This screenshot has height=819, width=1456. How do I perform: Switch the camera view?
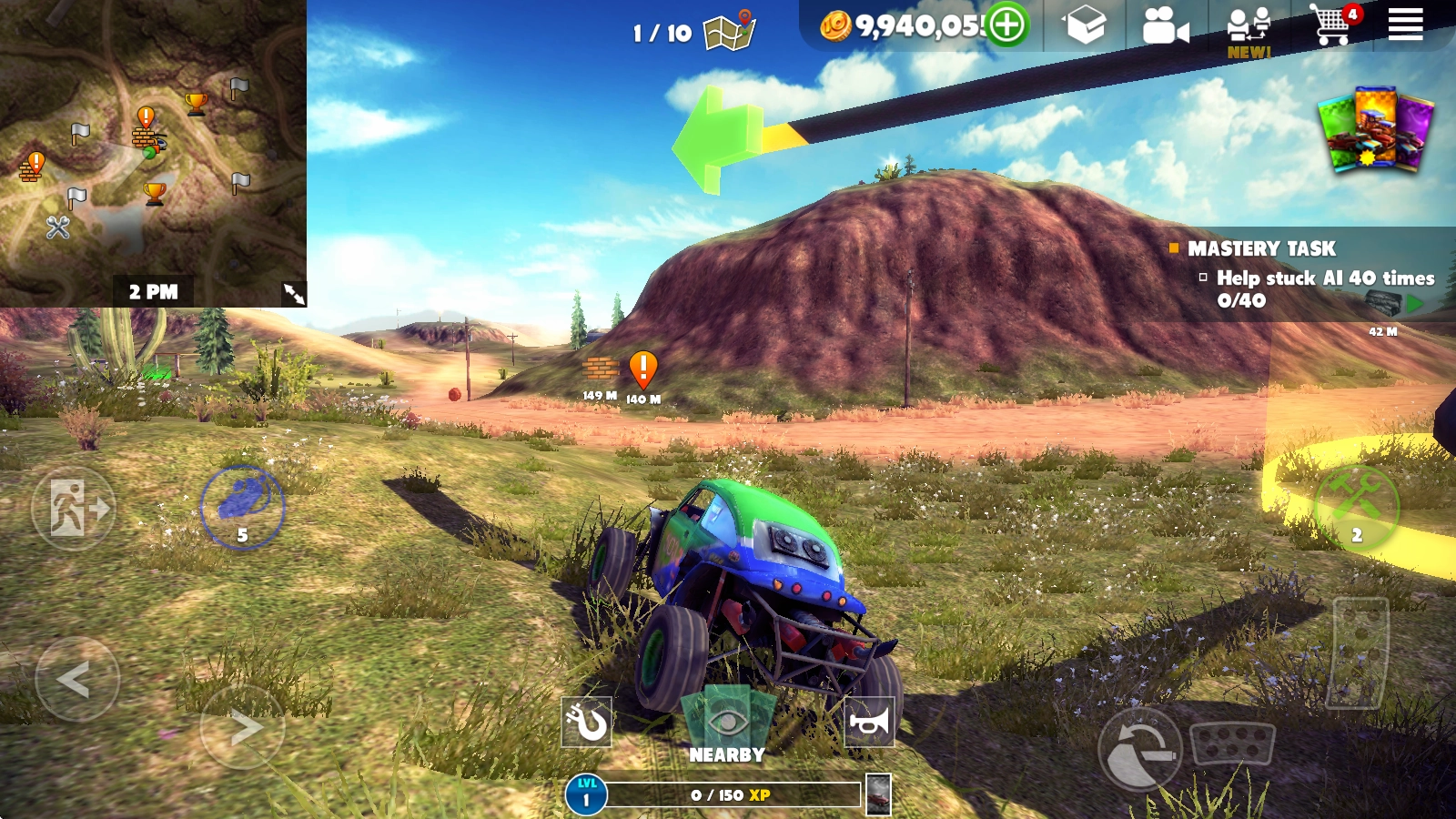1165,27
